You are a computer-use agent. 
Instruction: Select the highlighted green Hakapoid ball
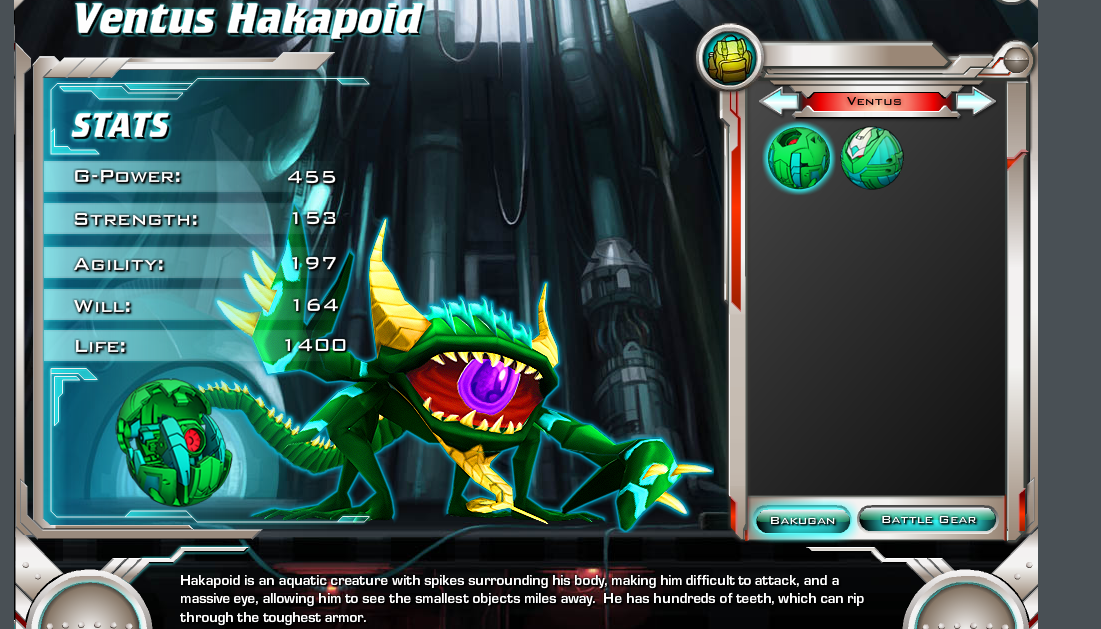coord(799,158)
